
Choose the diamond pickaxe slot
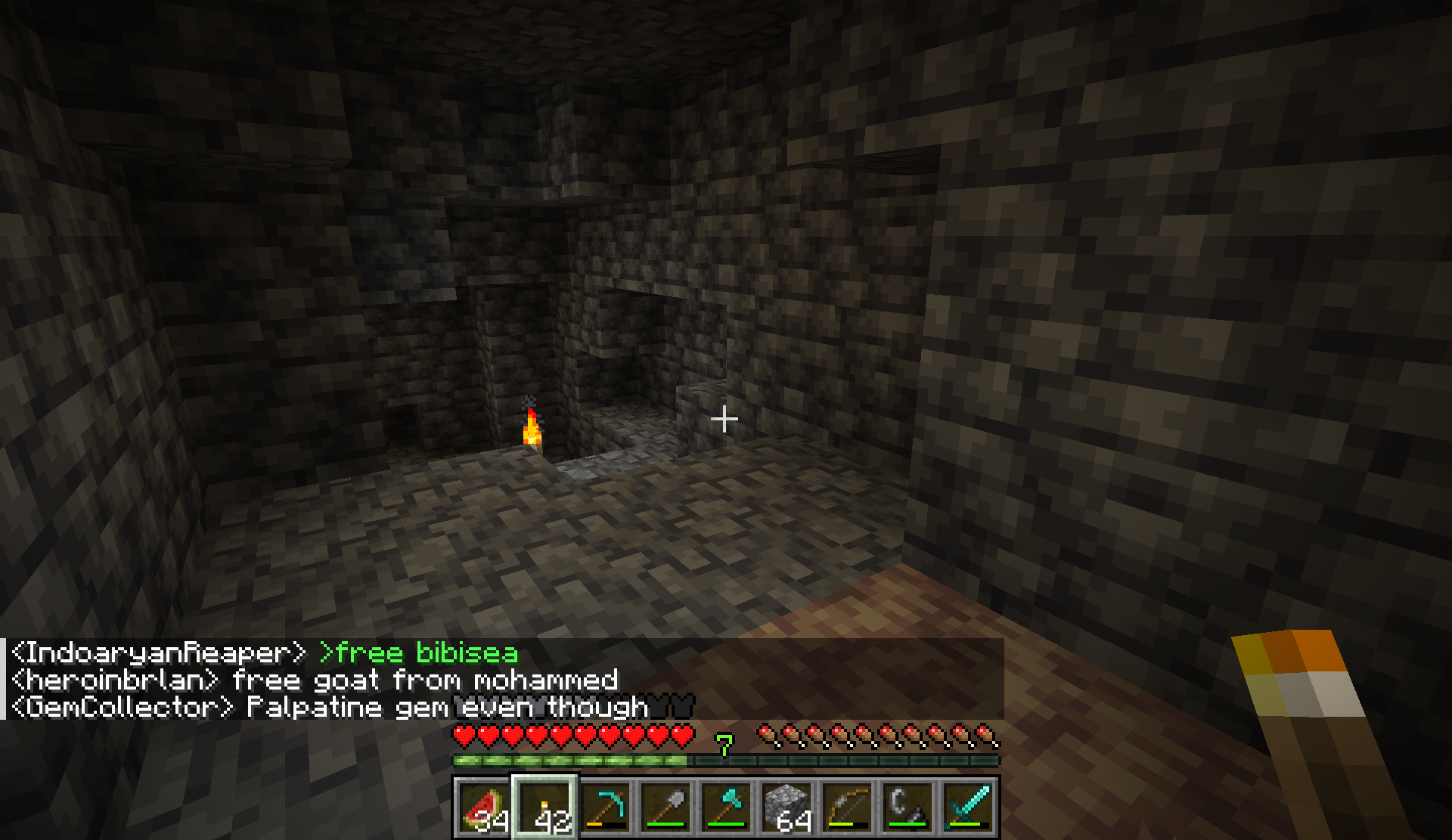(x=606, y=807)
